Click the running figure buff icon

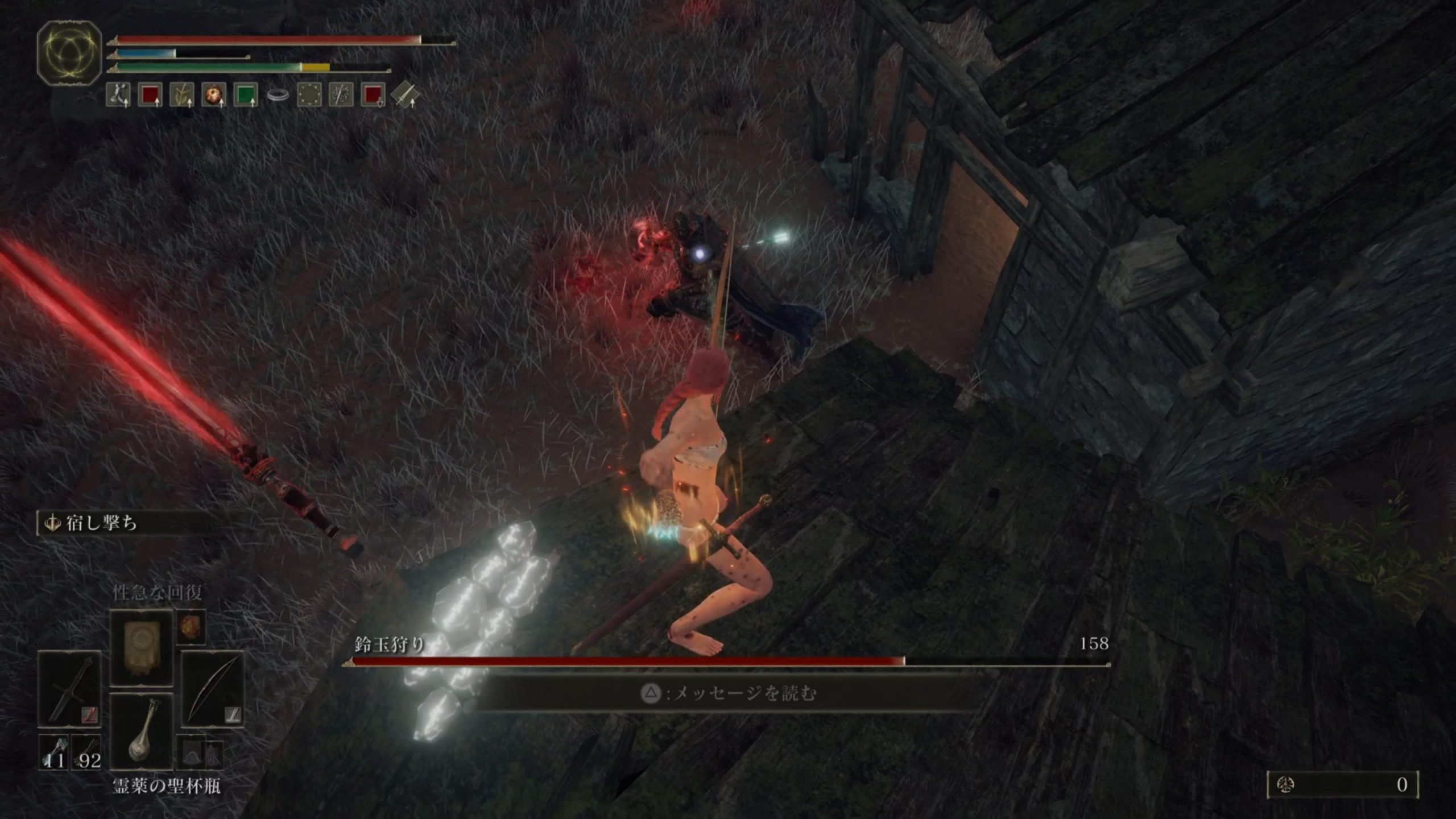pyautogui.click(x=118, y=94)
